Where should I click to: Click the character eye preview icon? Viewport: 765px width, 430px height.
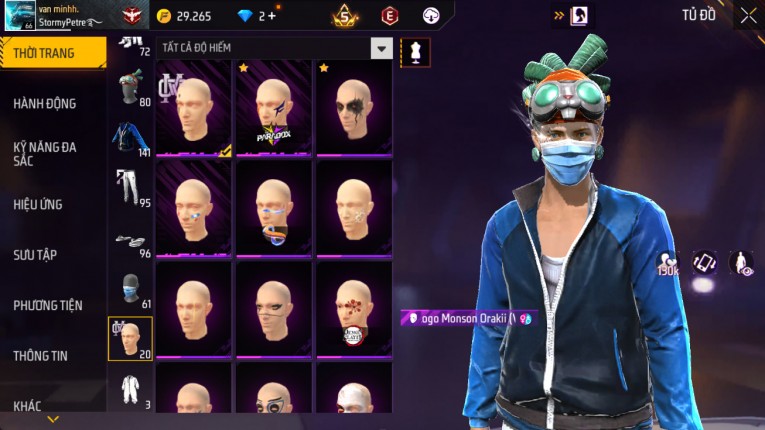pyautogui.click(x=741, y=262)
